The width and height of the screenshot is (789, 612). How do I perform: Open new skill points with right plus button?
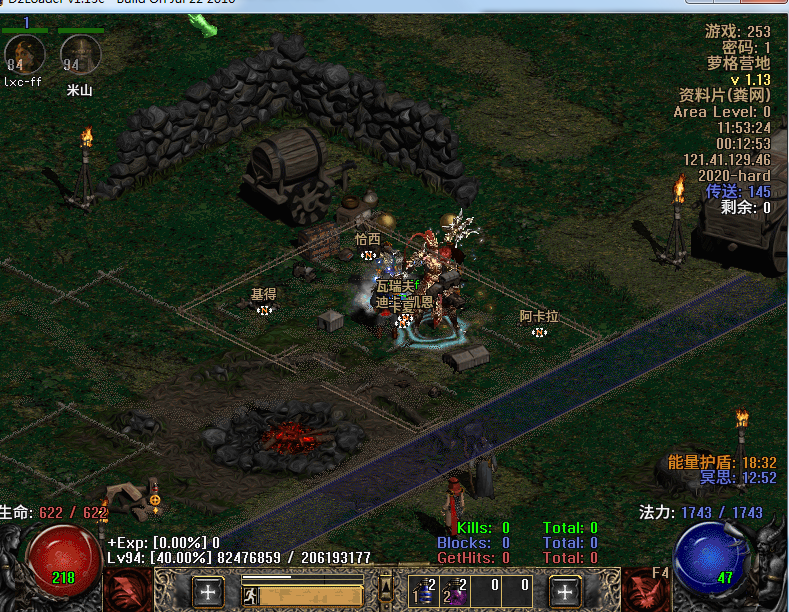pos(566,591)
